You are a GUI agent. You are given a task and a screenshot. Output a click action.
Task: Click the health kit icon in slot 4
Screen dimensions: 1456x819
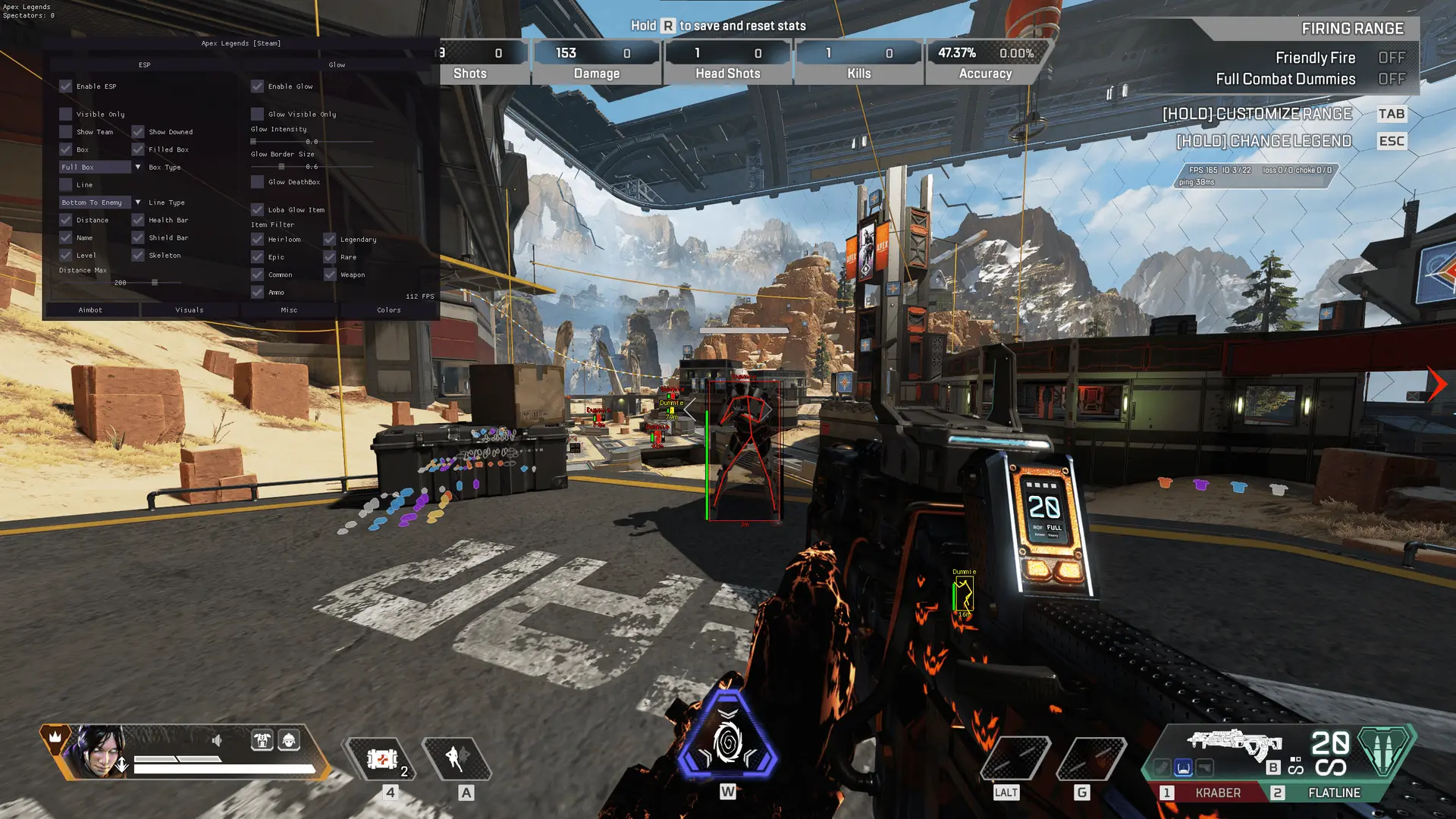coord(383,758)
